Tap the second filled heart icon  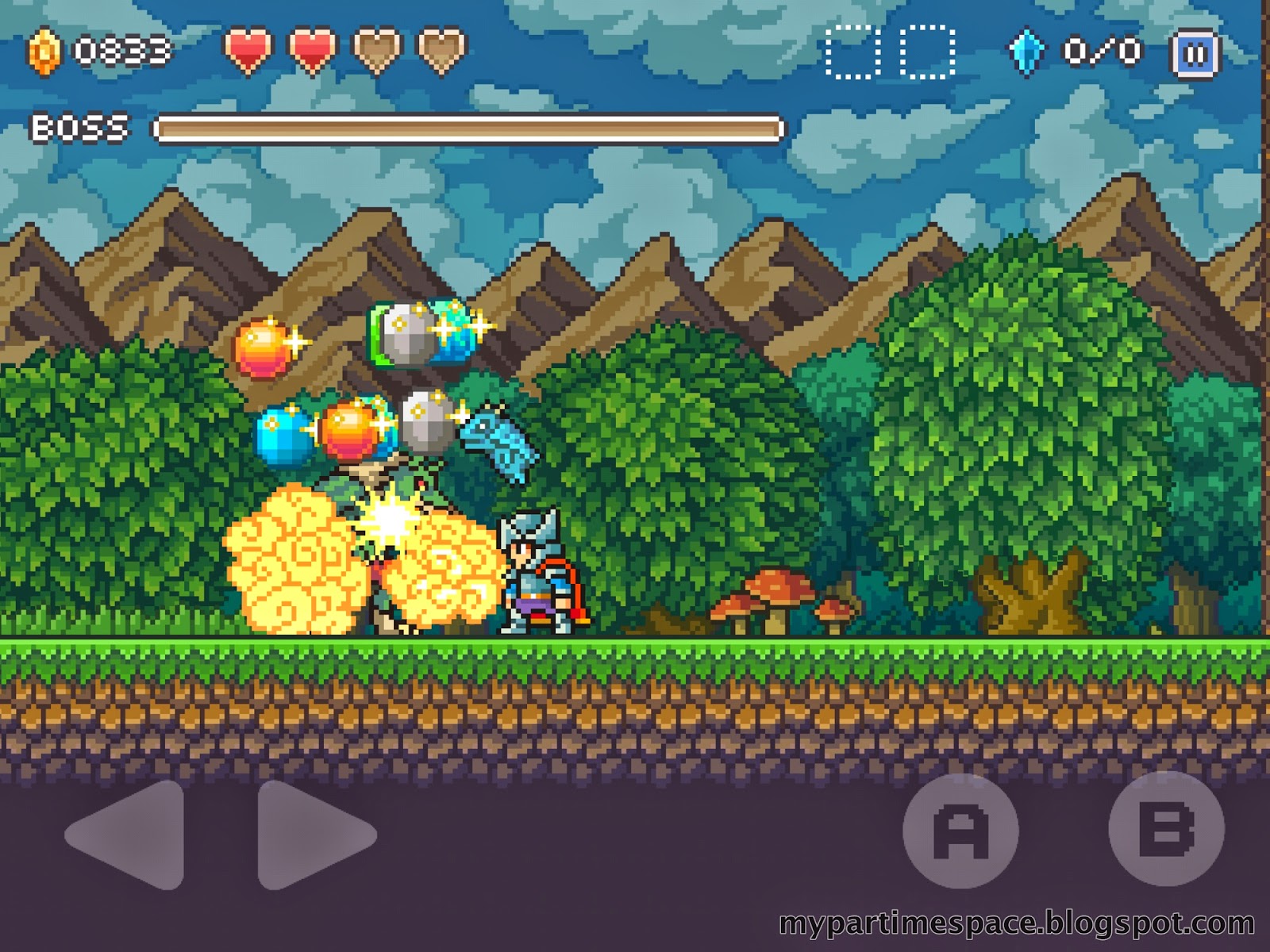310,48
